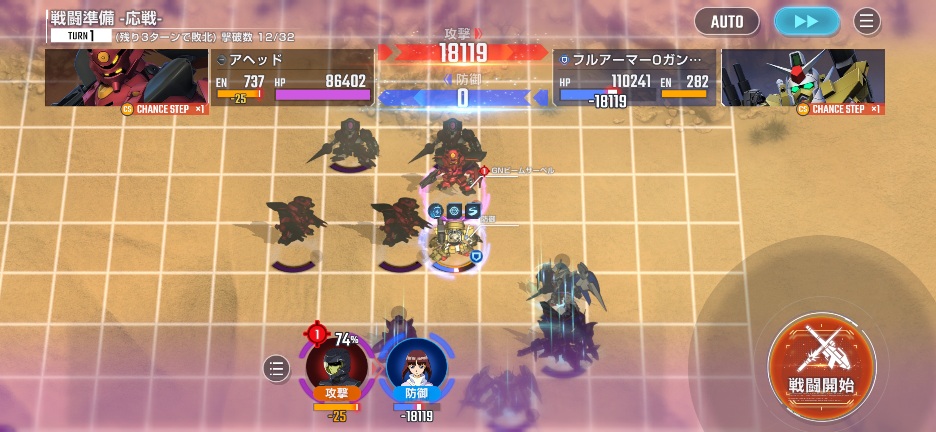Open the top-right hamburger menu
Screen dimensions: 936x432
pos(866,21)
